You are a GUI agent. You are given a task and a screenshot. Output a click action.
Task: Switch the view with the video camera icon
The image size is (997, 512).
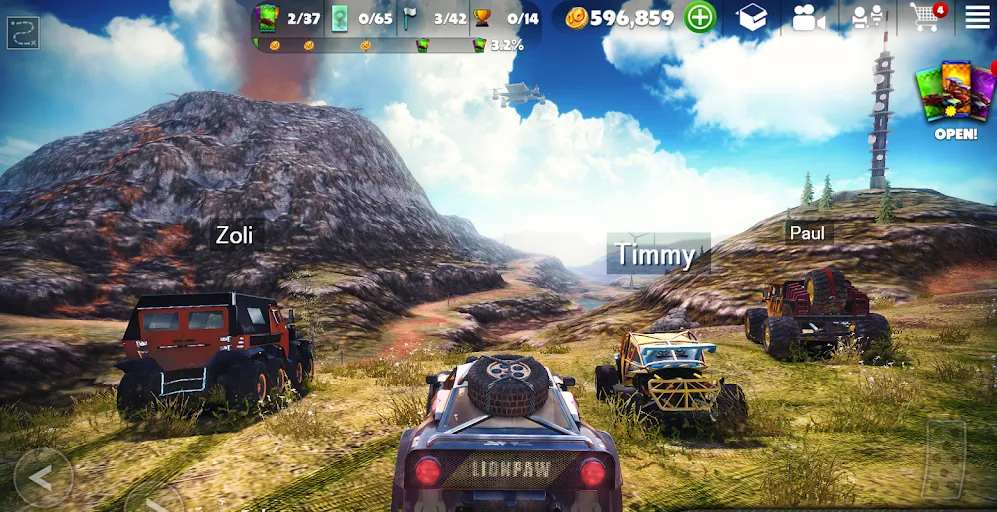[x=808, y=17]
